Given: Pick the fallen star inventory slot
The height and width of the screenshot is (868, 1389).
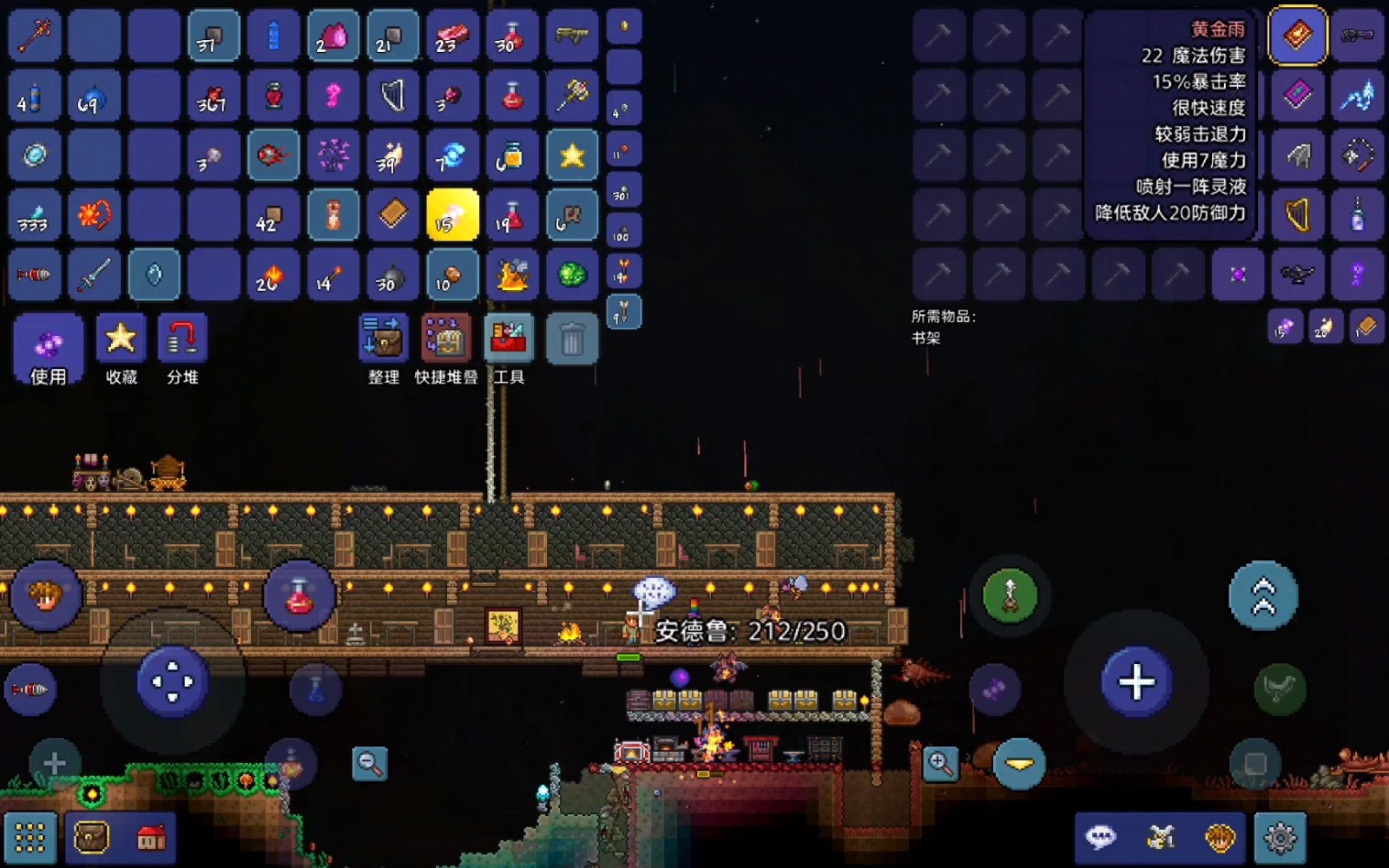Looking at the screenshot, I should click(x=572, y=155).
